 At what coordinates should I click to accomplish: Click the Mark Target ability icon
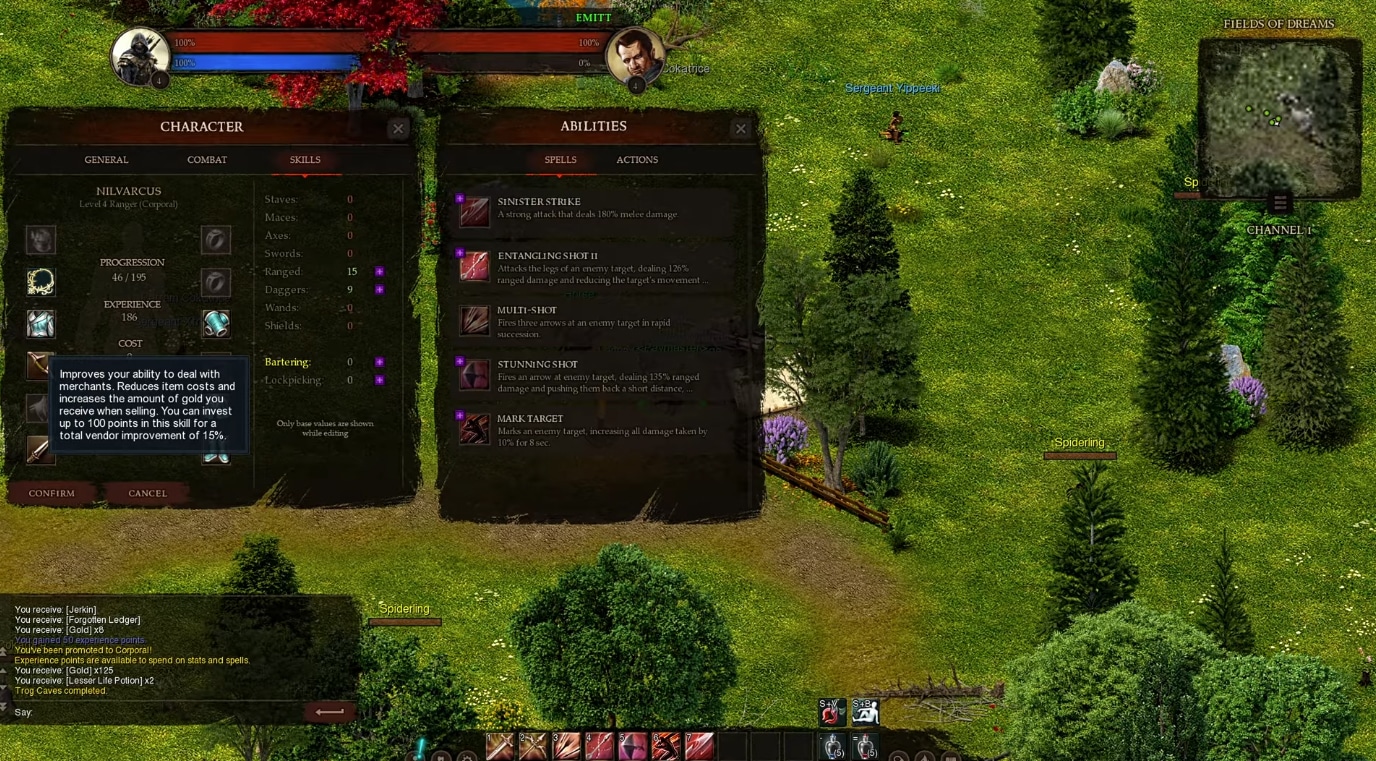click(x=474, y=429)
